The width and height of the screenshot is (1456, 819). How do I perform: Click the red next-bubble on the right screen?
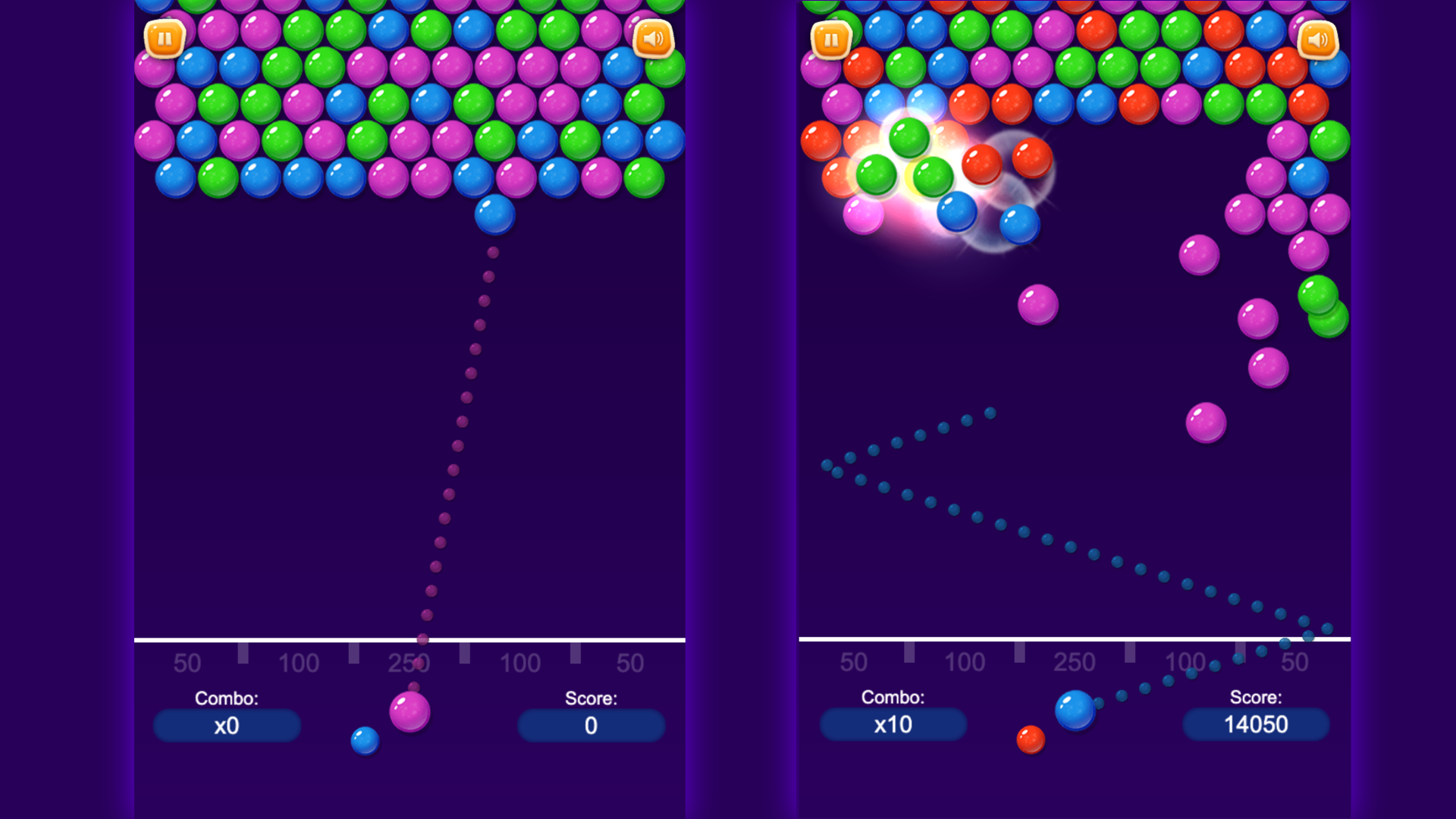tap(1030, 739)
